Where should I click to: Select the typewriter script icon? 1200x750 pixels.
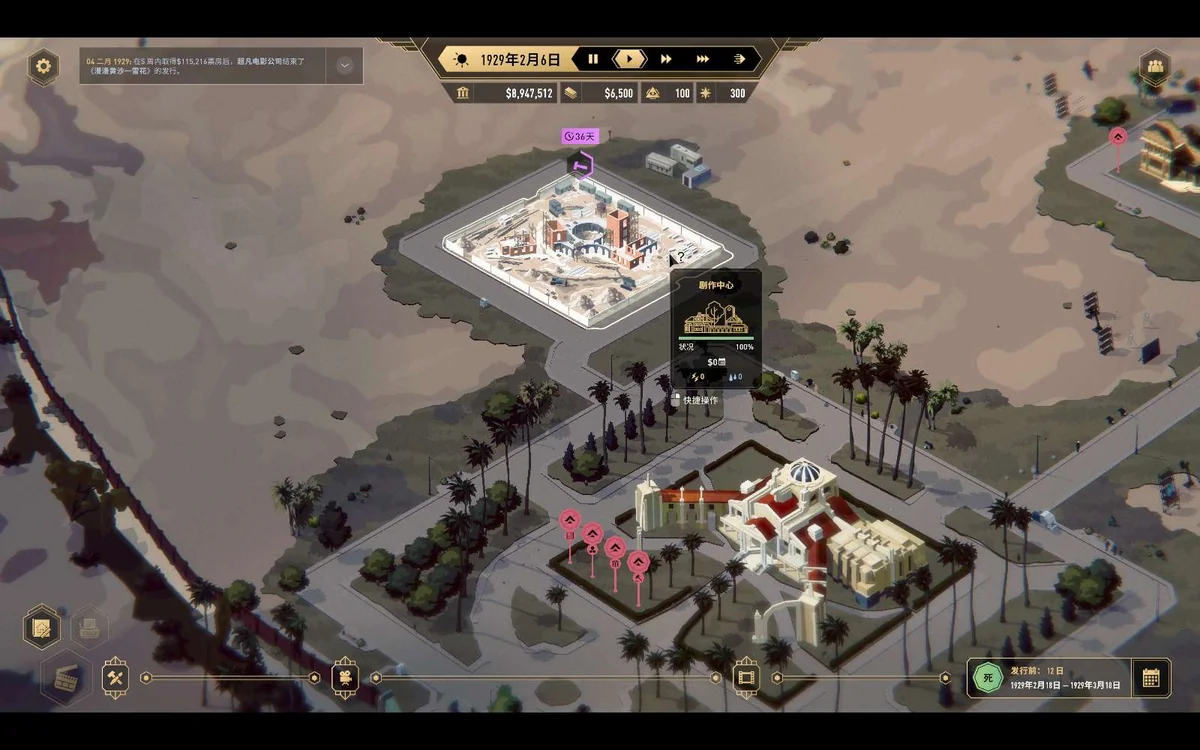tap(89, 628)
